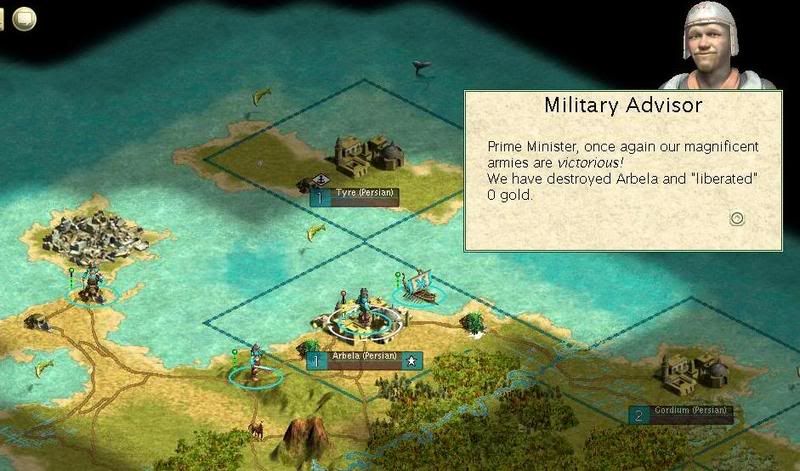The height and width of the screenshot is (471, 800).
Task: Dismiss the Military Advisor message with the round button
Action: (x=737, y=218)
